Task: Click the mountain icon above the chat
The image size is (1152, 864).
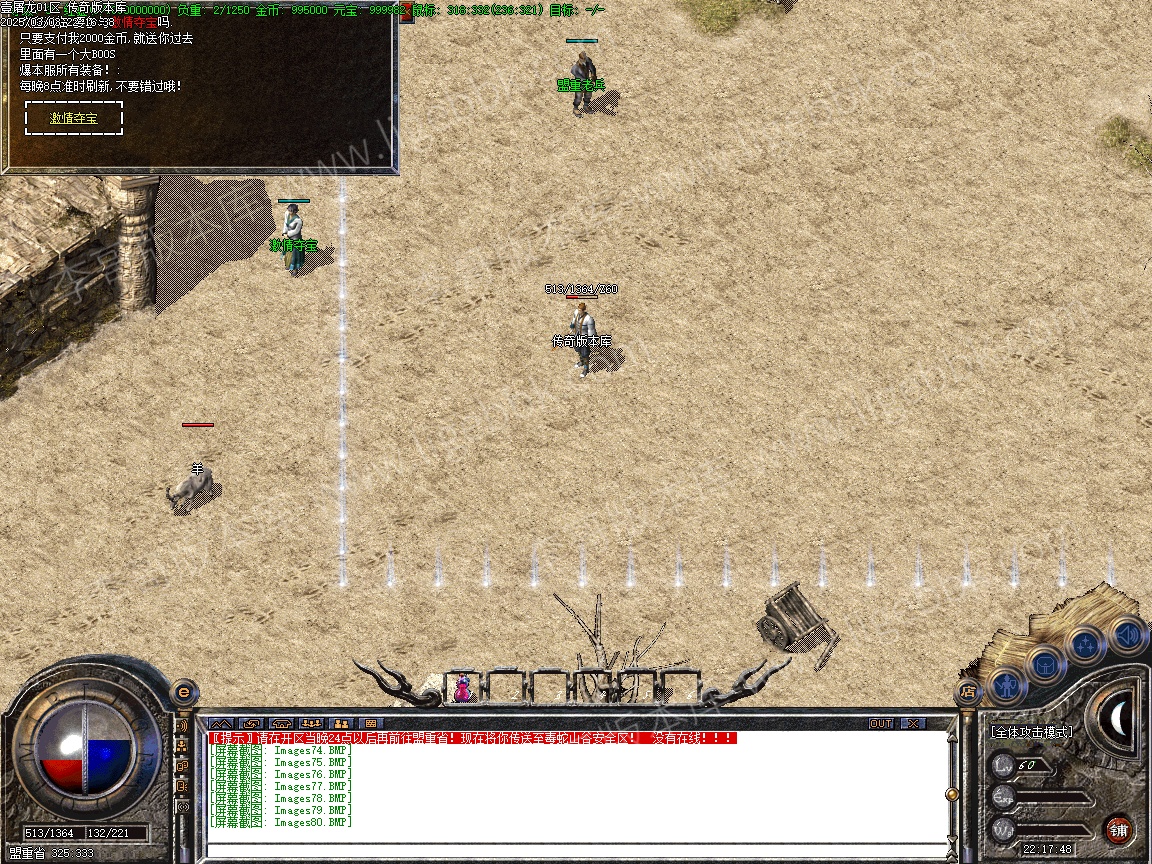Action: tap(220, 723)
